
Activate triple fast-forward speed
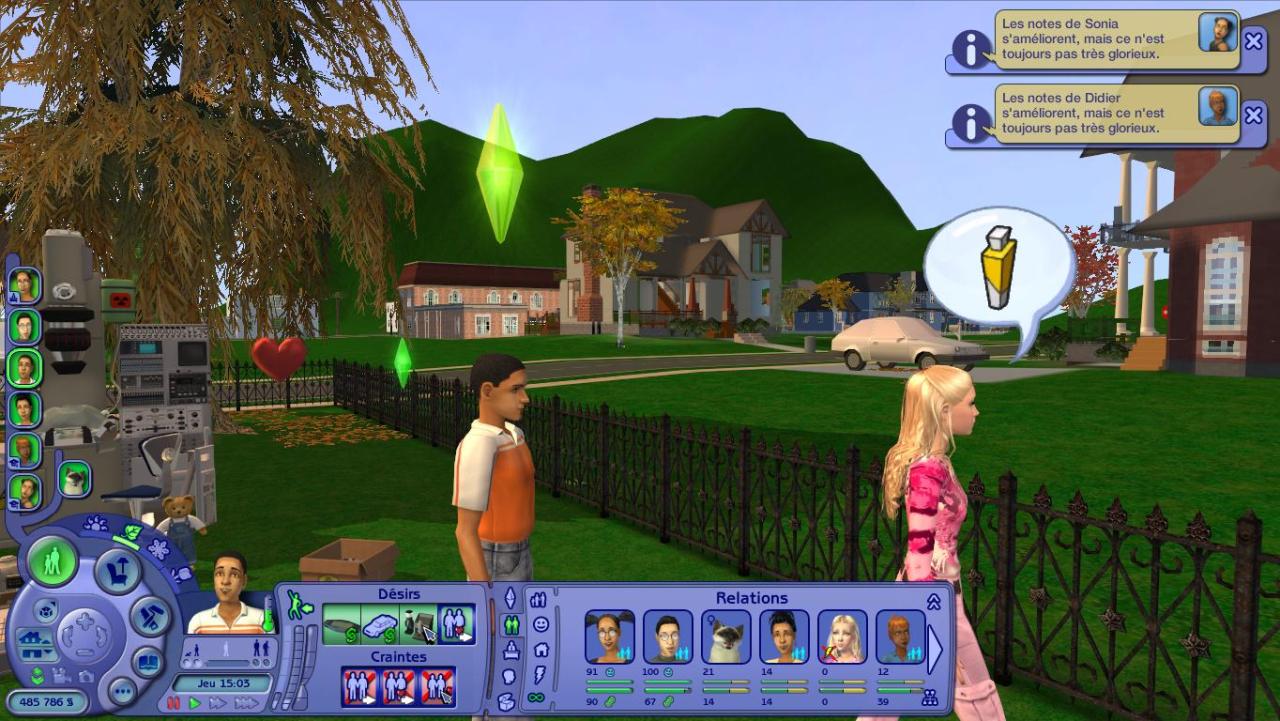[x=245, y=703]
